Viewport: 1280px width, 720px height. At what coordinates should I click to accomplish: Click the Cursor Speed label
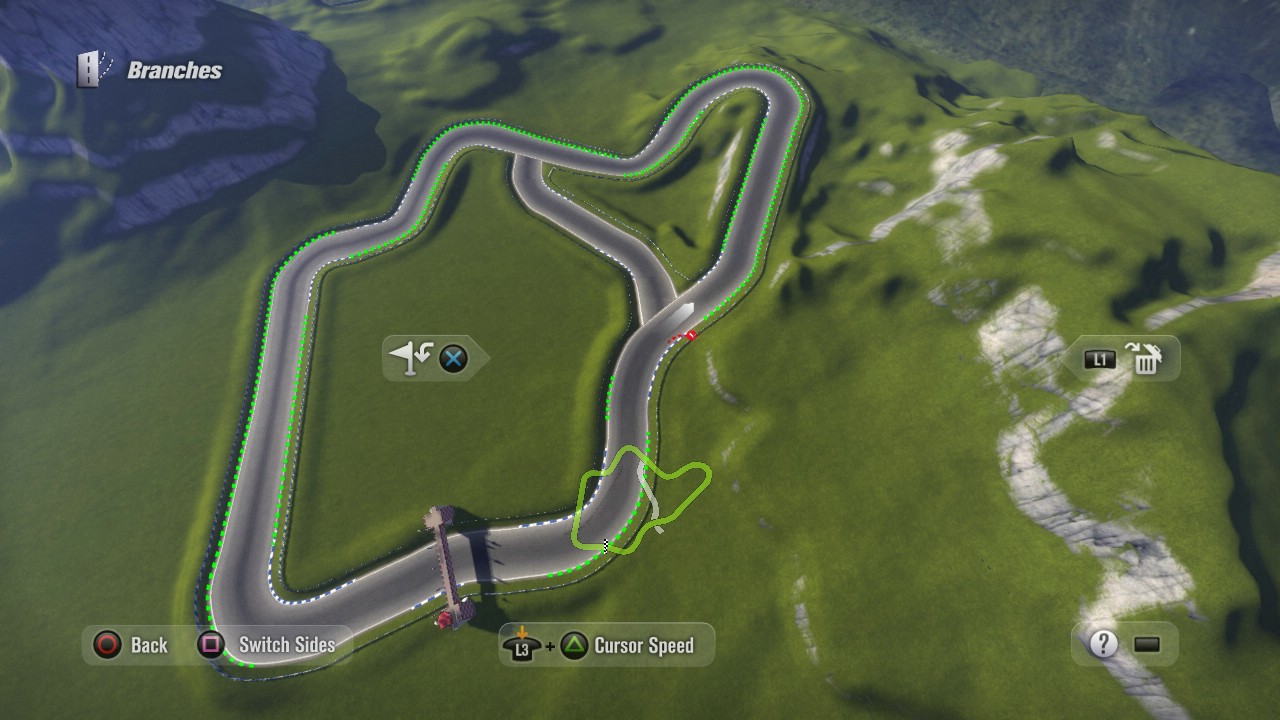(x=643, y=645)
